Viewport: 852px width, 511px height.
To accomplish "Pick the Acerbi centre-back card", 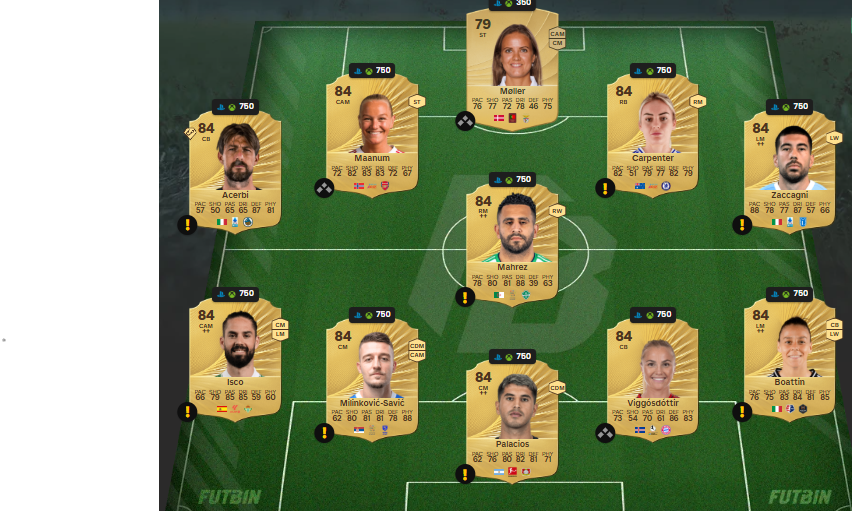I will 234,170.
